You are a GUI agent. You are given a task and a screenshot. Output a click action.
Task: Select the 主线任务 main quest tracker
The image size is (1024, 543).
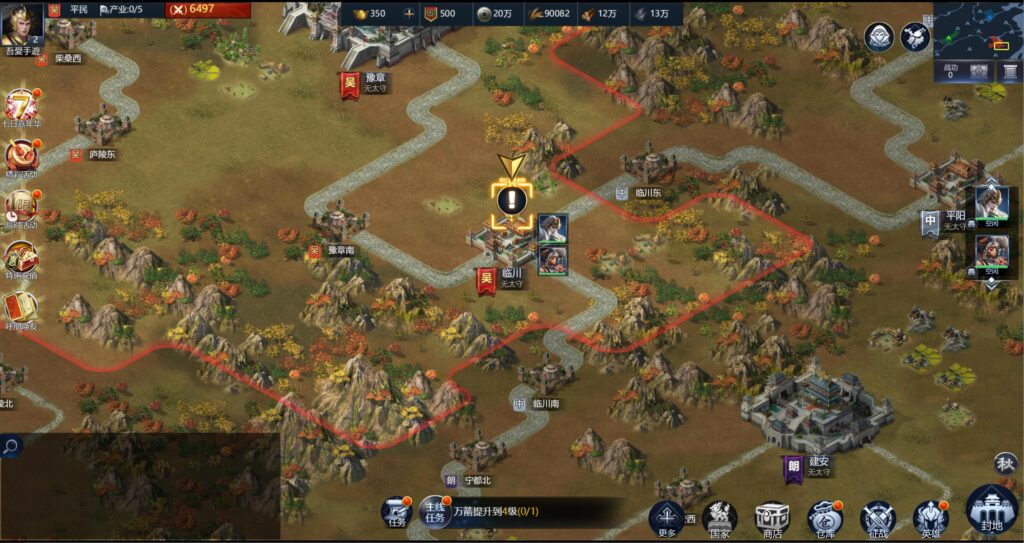434,511
